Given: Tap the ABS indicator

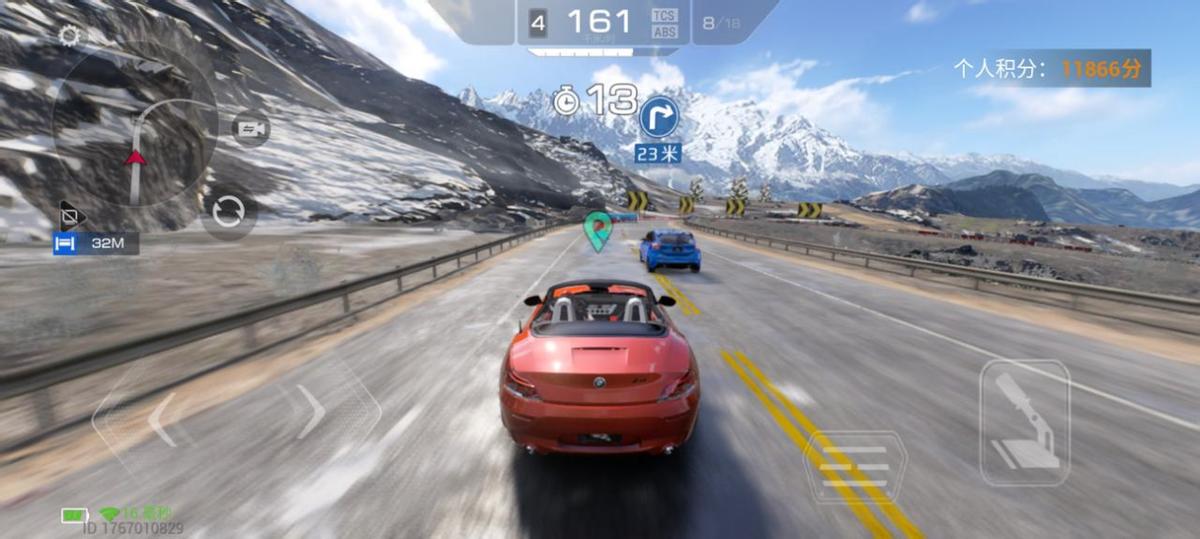Looking at the screenshot, I should click(x=664, y=32).
